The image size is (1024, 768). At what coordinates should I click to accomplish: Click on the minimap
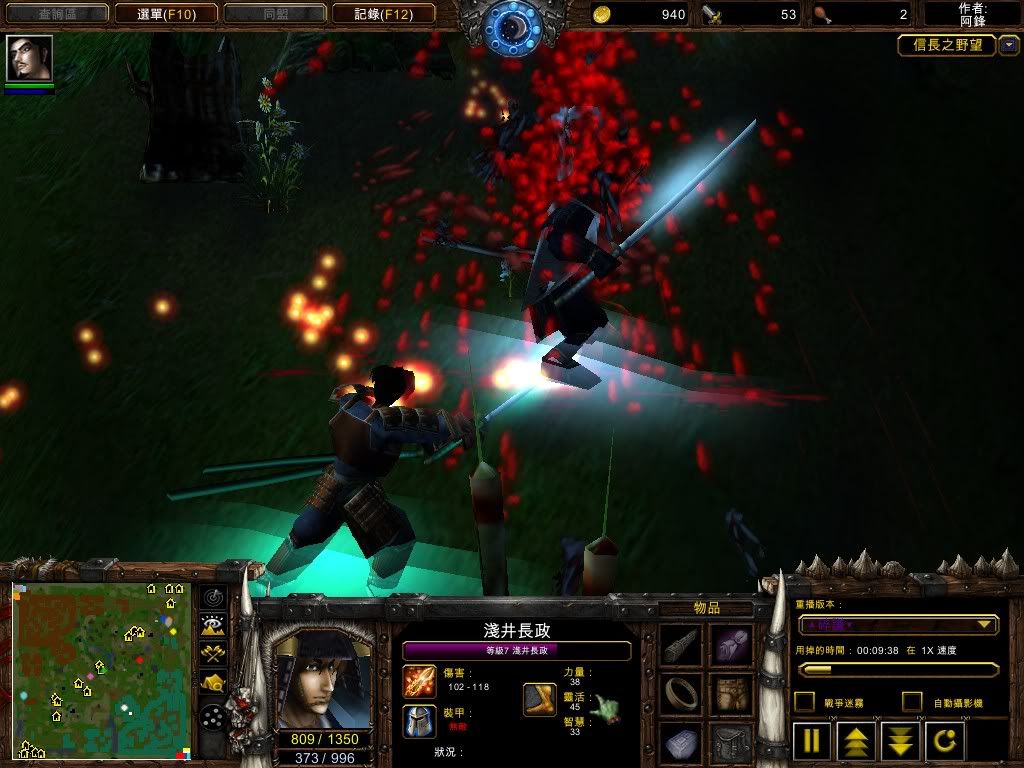(101, 670)
